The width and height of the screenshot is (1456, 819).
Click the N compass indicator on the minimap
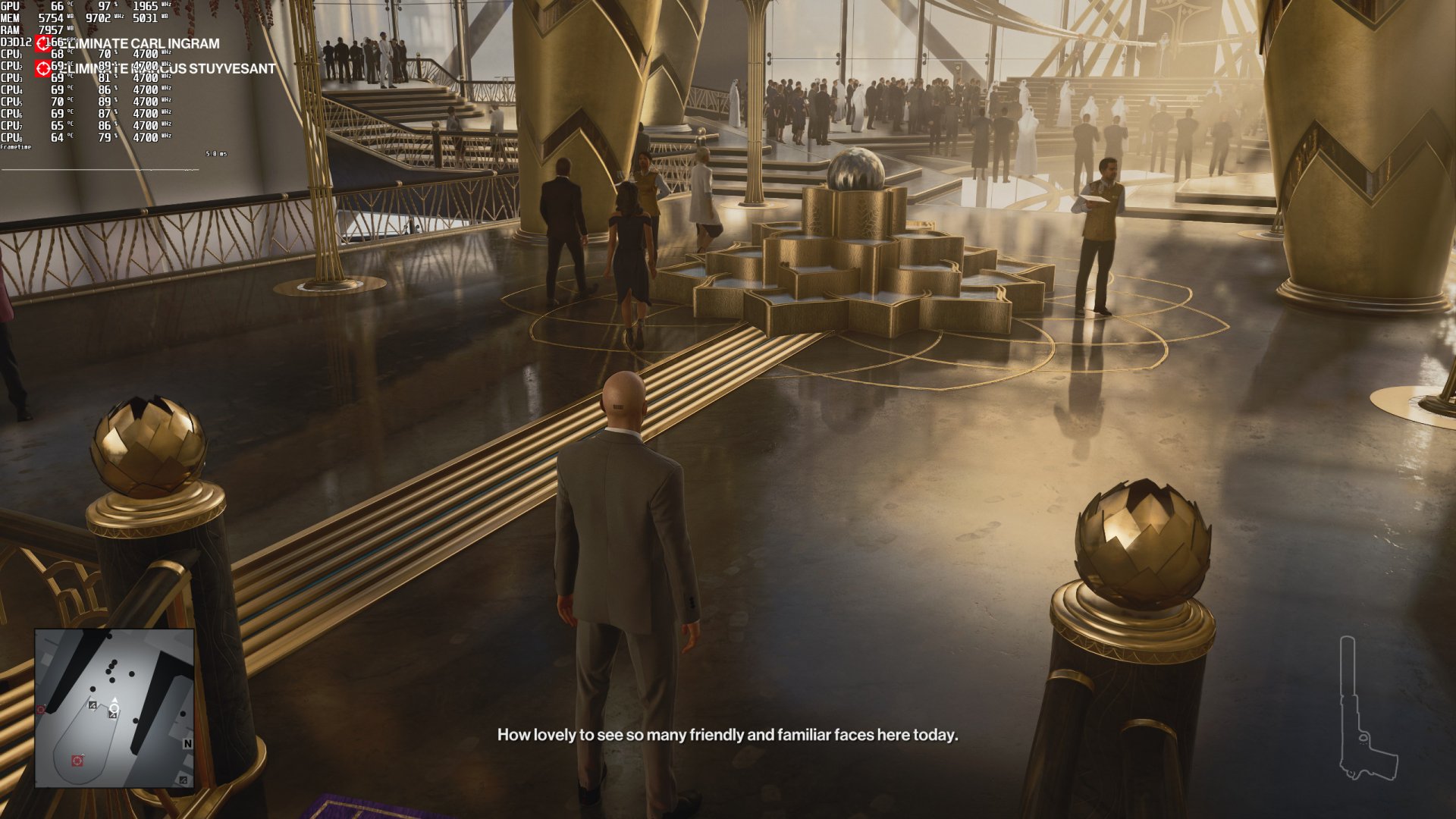[188, 743]
